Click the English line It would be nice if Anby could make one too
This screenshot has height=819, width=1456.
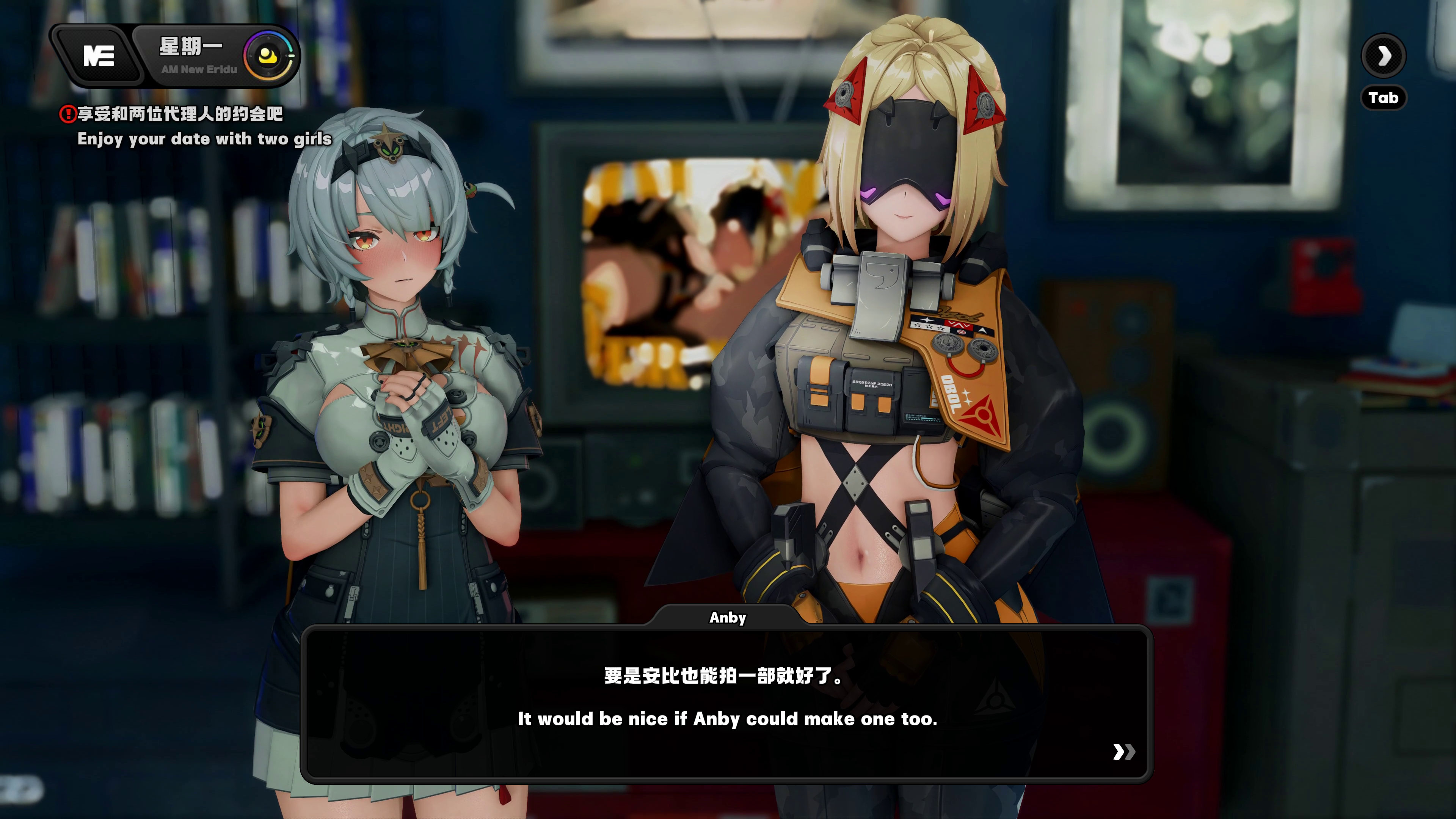point(728,719)
